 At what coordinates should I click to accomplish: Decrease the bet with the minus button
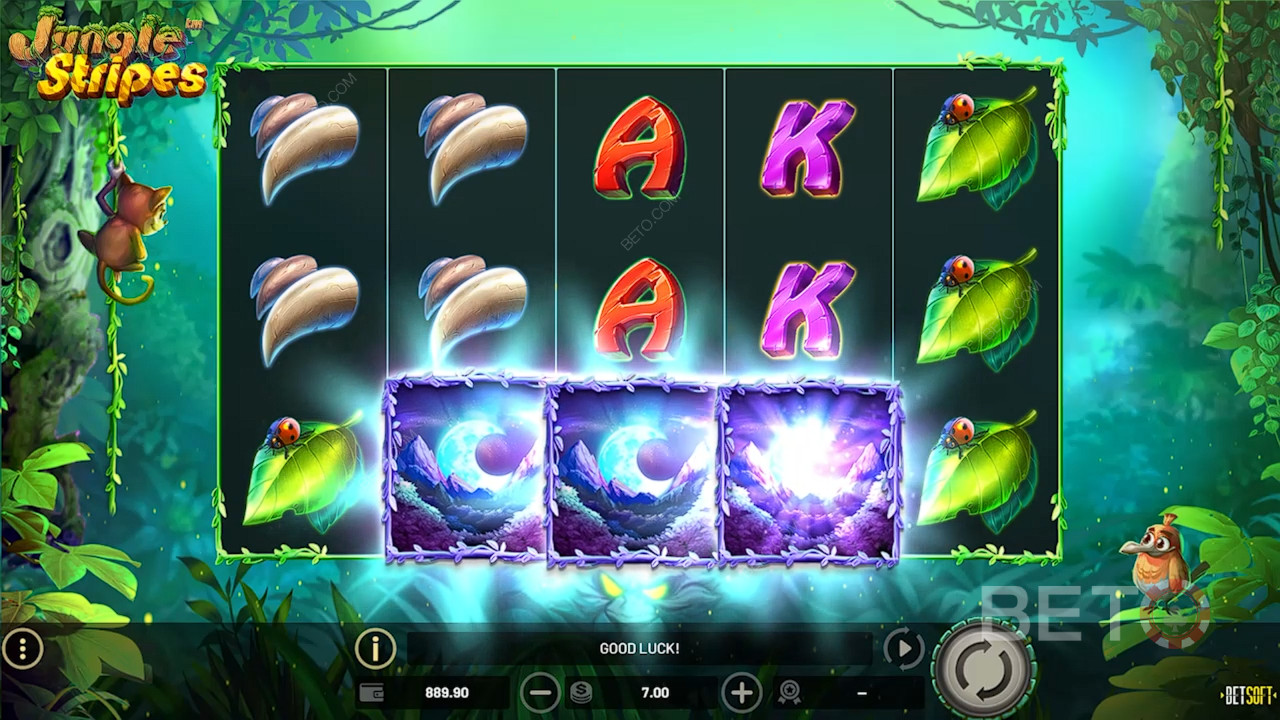(x=541, y=692)
